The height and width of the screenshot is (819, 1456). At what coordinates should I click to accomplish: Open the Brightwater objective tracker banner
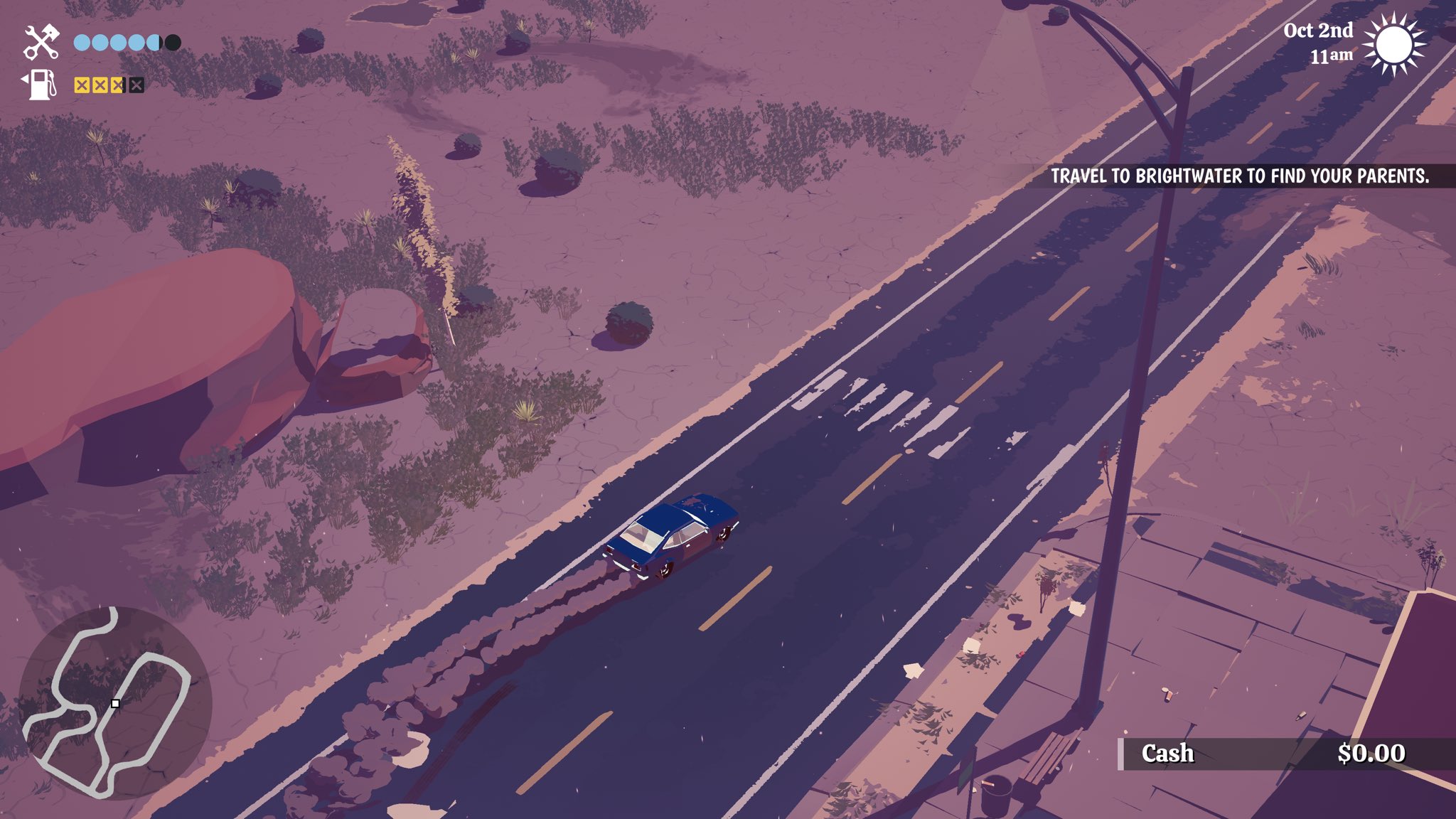point(1239,176)
